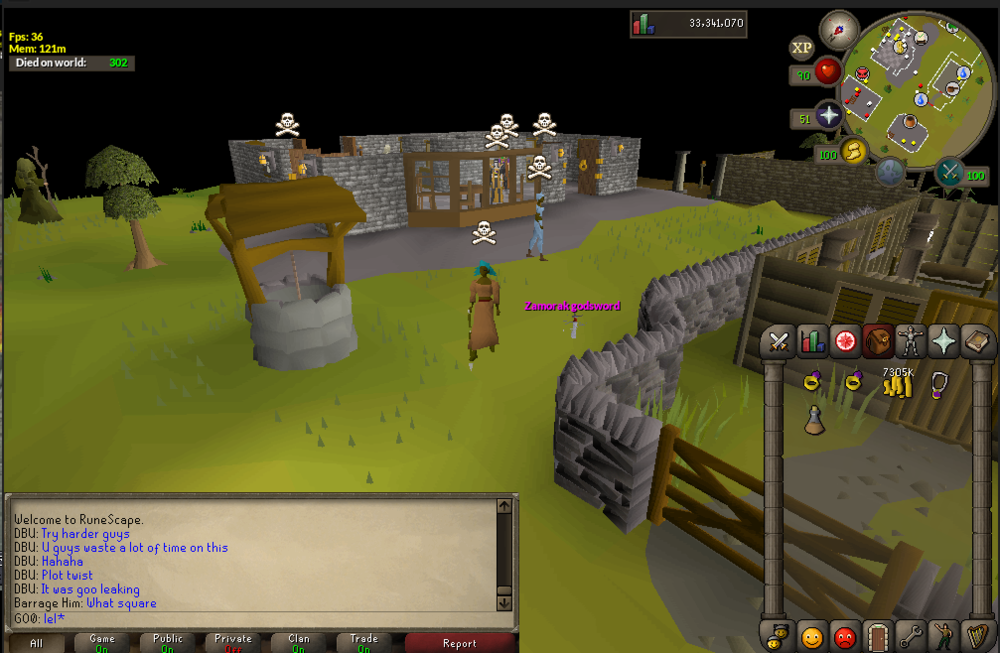Screen dimensions: 1000x653
Task: Select the amulet in the inventory
Action: (x=938, y=384)
